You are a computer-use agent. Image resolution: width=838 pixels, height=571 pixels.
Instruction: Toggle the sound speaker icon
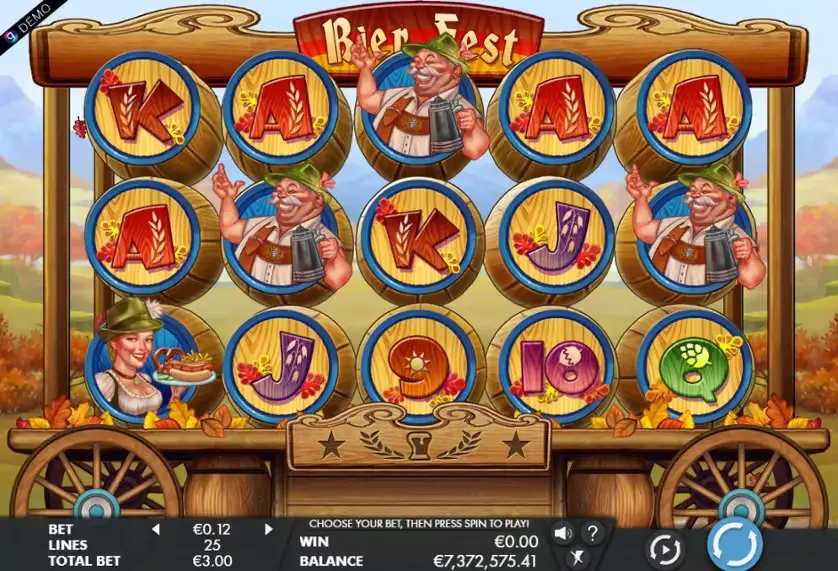tap(564, 533)
